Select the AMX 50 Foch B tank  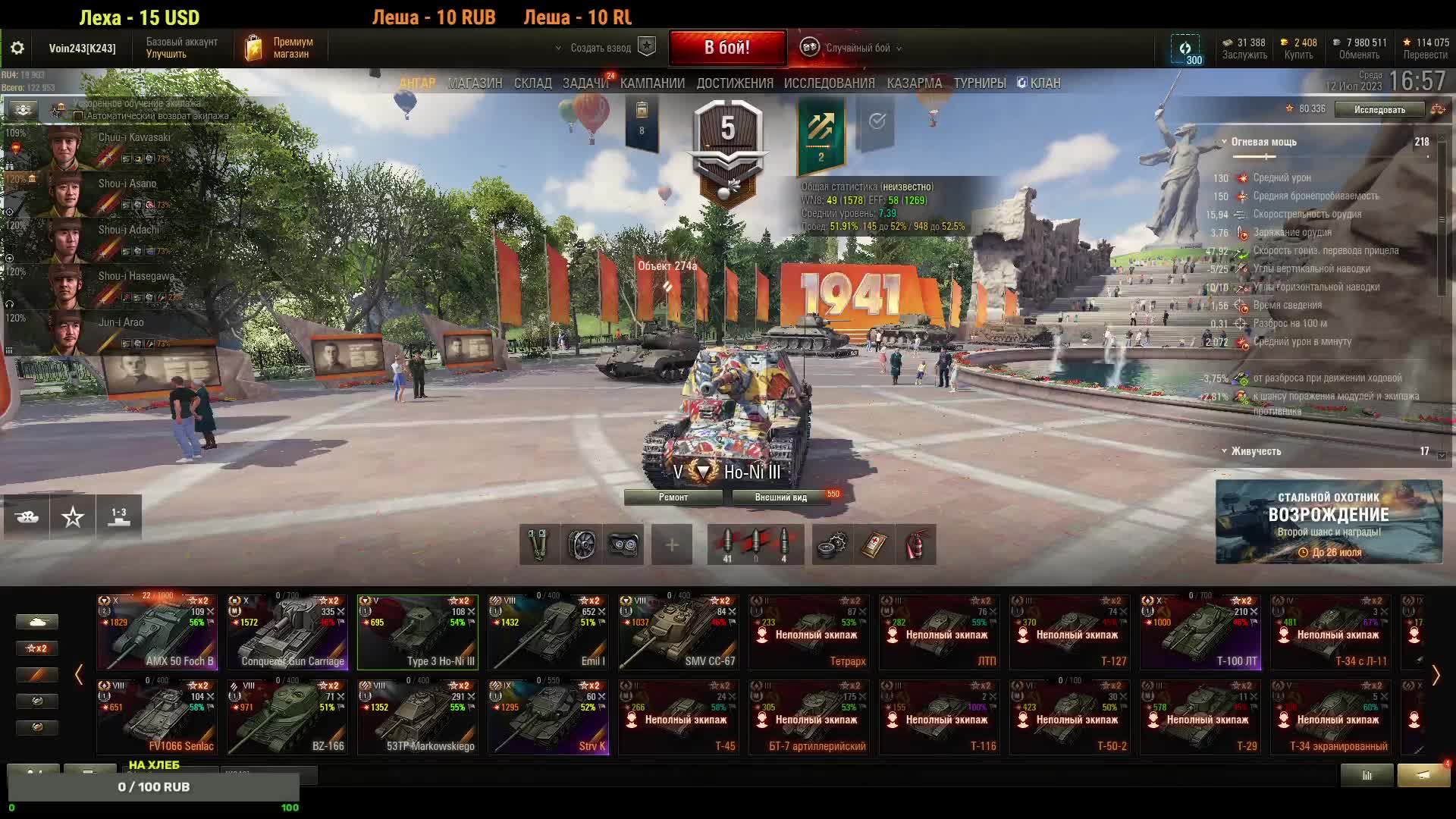tap(157, 632)
